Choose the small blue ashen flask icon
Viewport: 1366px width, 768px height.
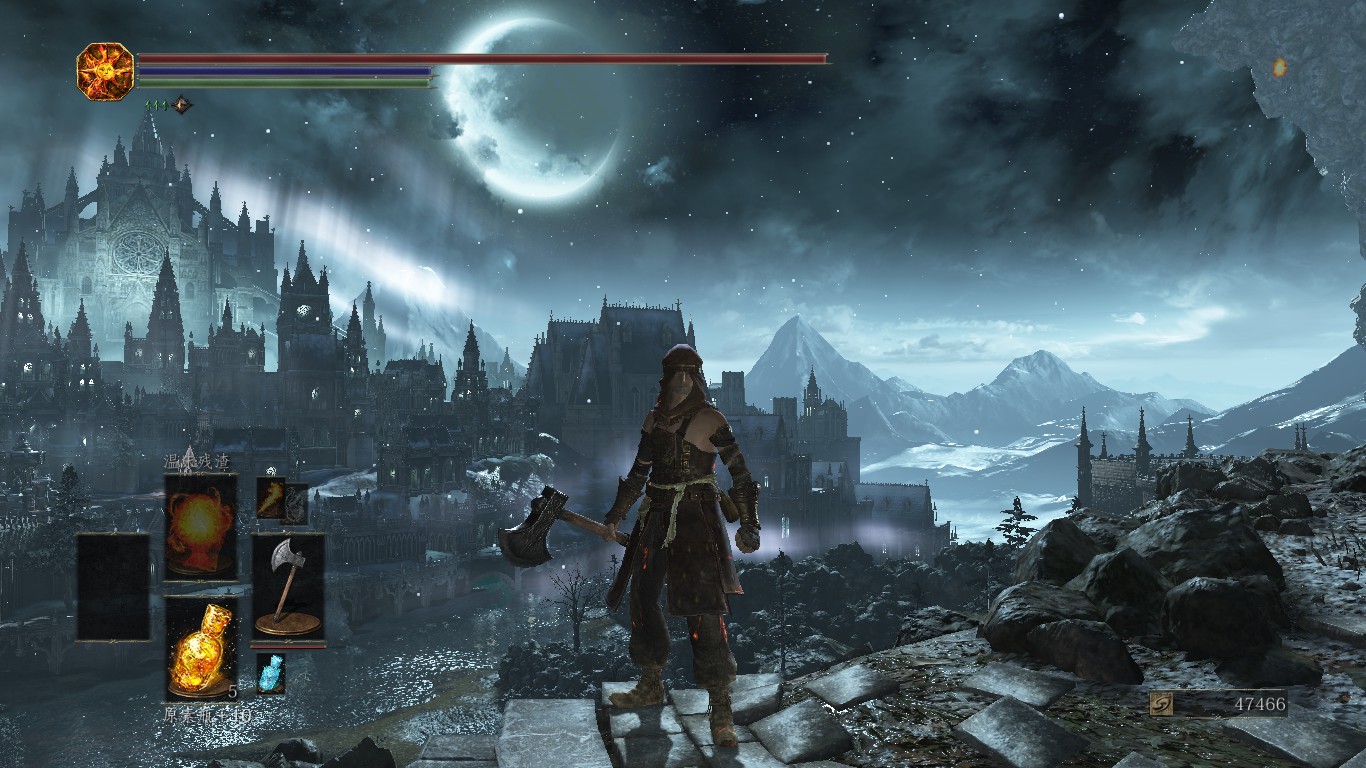tap(271, 673)
